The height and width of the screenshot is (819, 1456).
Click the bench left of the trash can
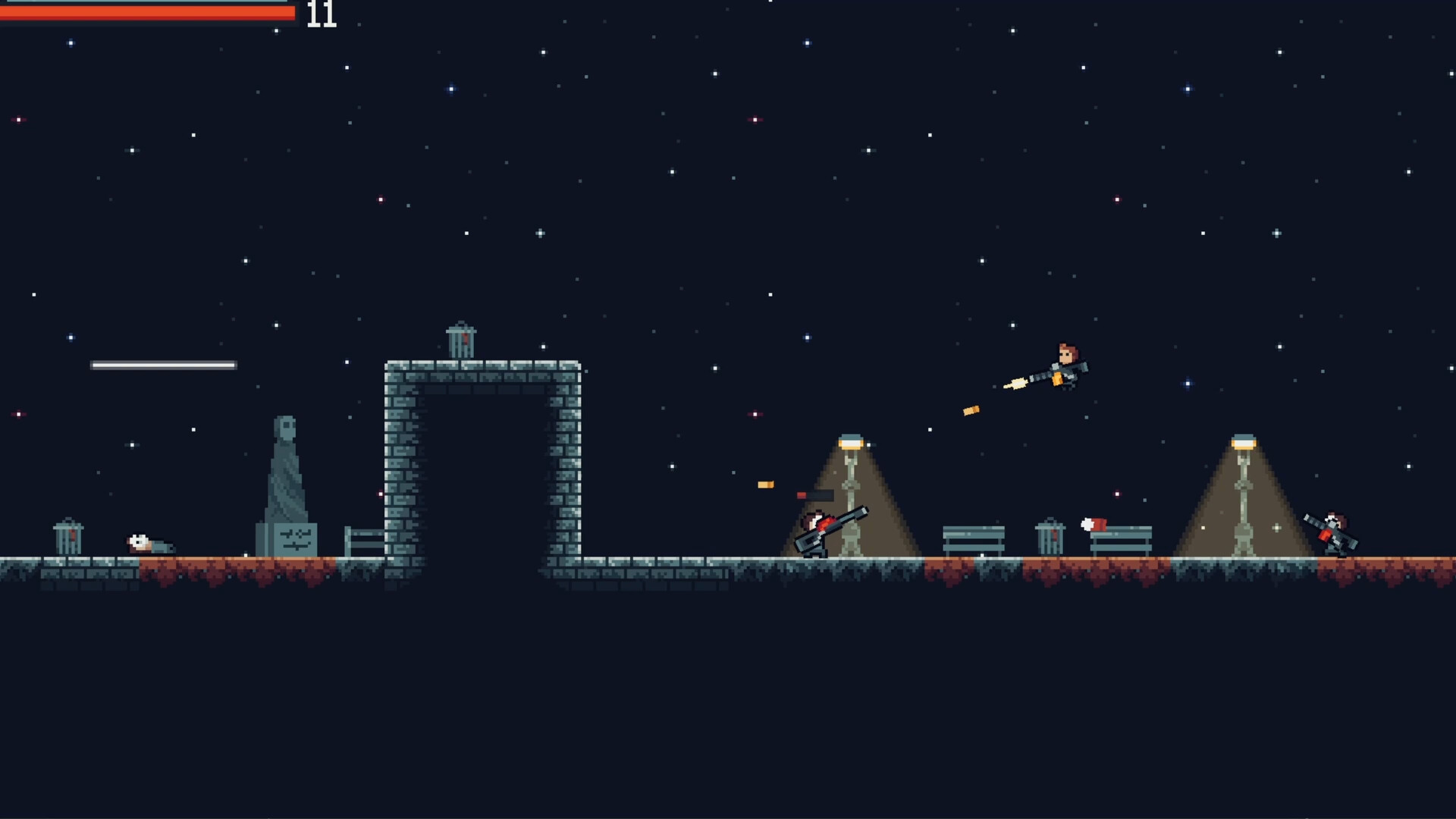tap(973, 538)
